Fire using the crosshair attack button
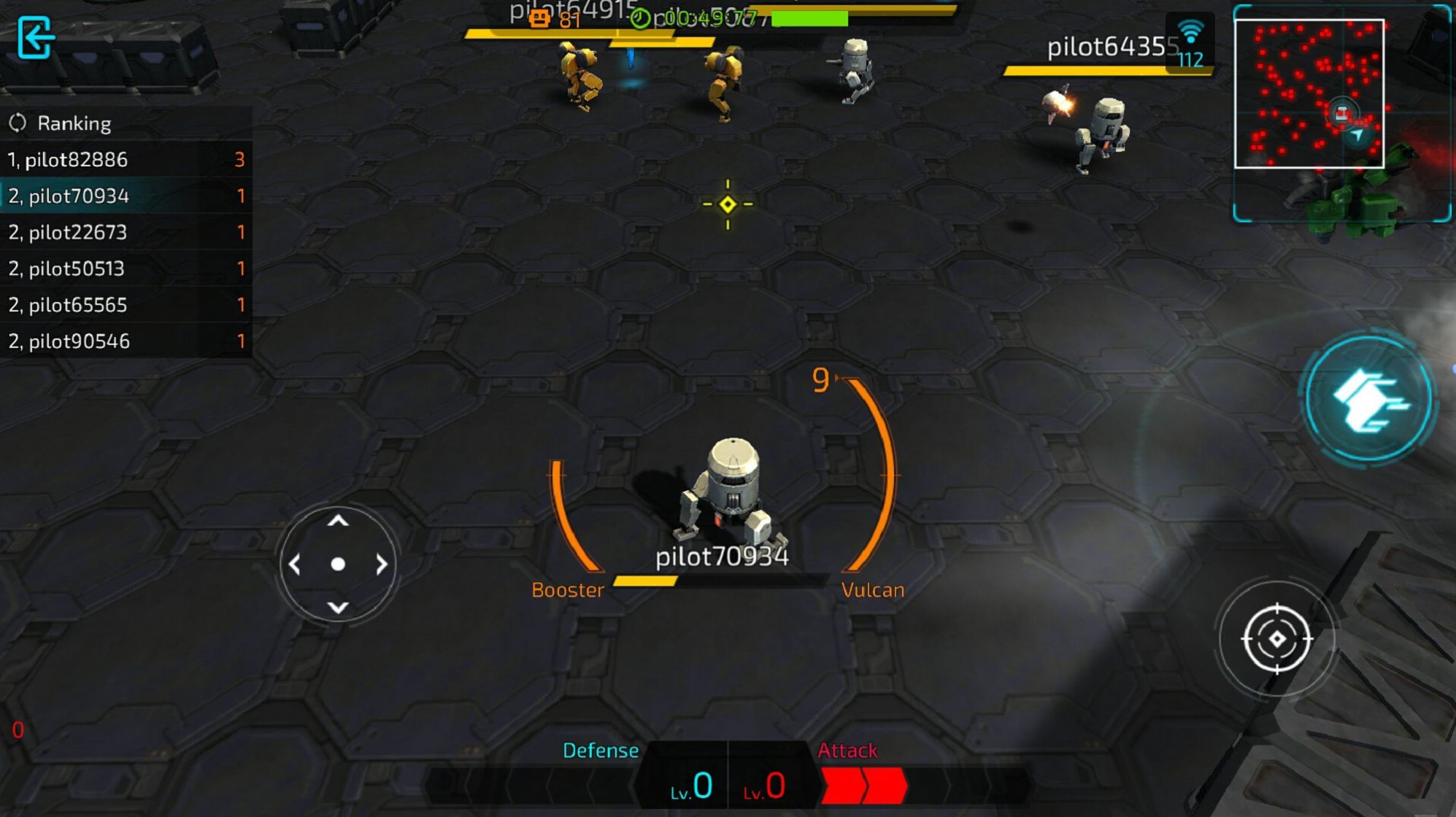Screen dimensions: 1456x817 coord(1276,639)
